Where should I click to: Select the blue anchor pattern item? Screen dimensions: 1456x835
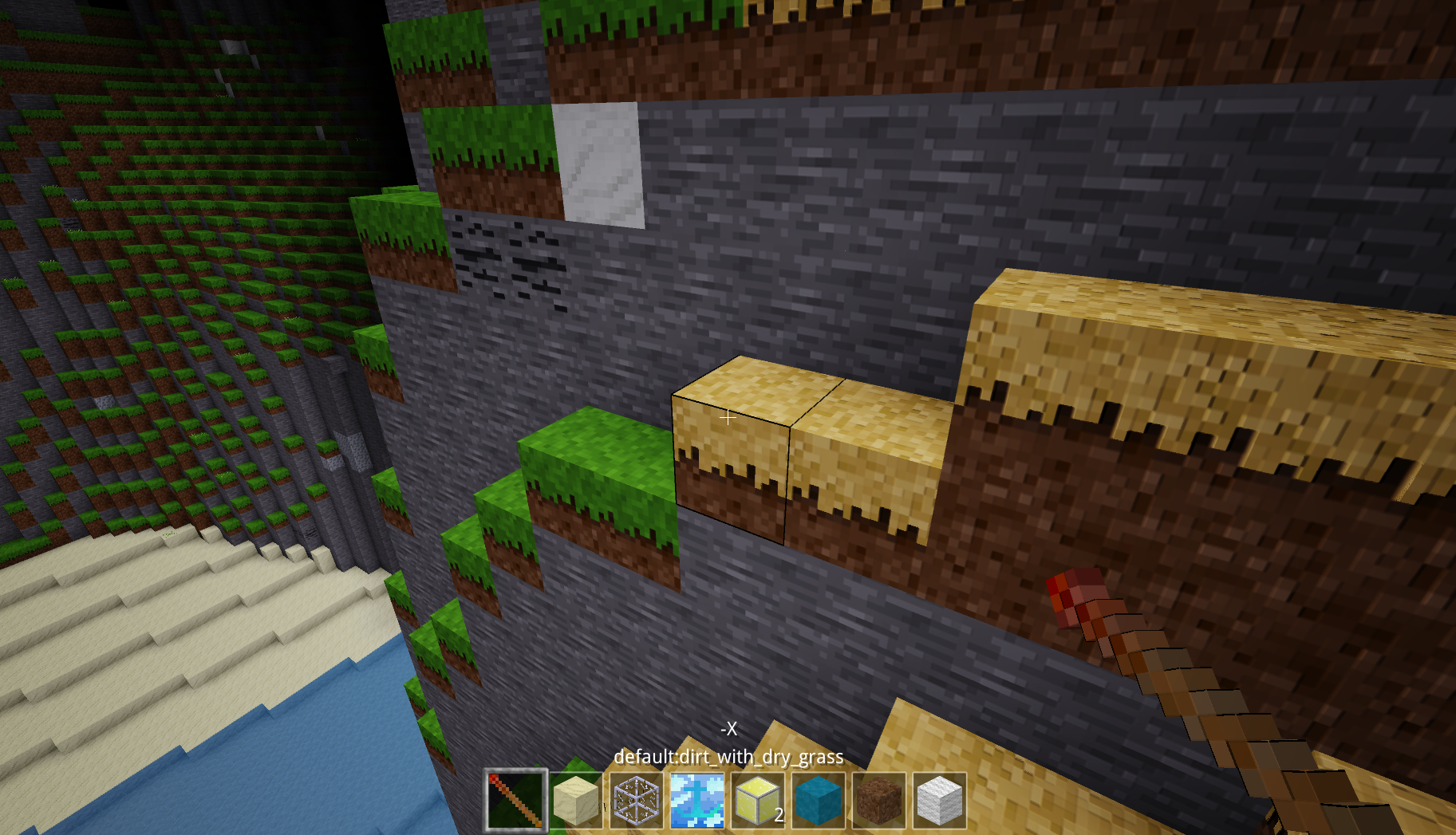(697, 800)
